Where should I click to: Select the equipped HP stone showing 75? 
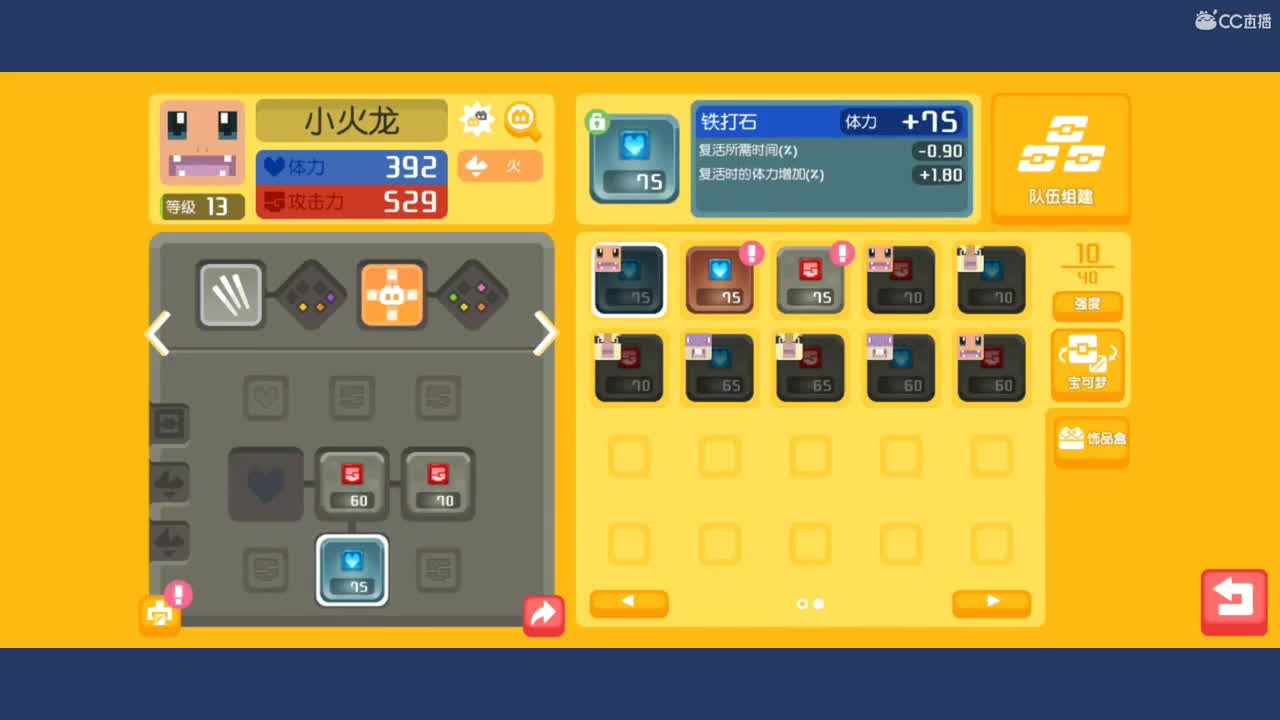(351, 570)
